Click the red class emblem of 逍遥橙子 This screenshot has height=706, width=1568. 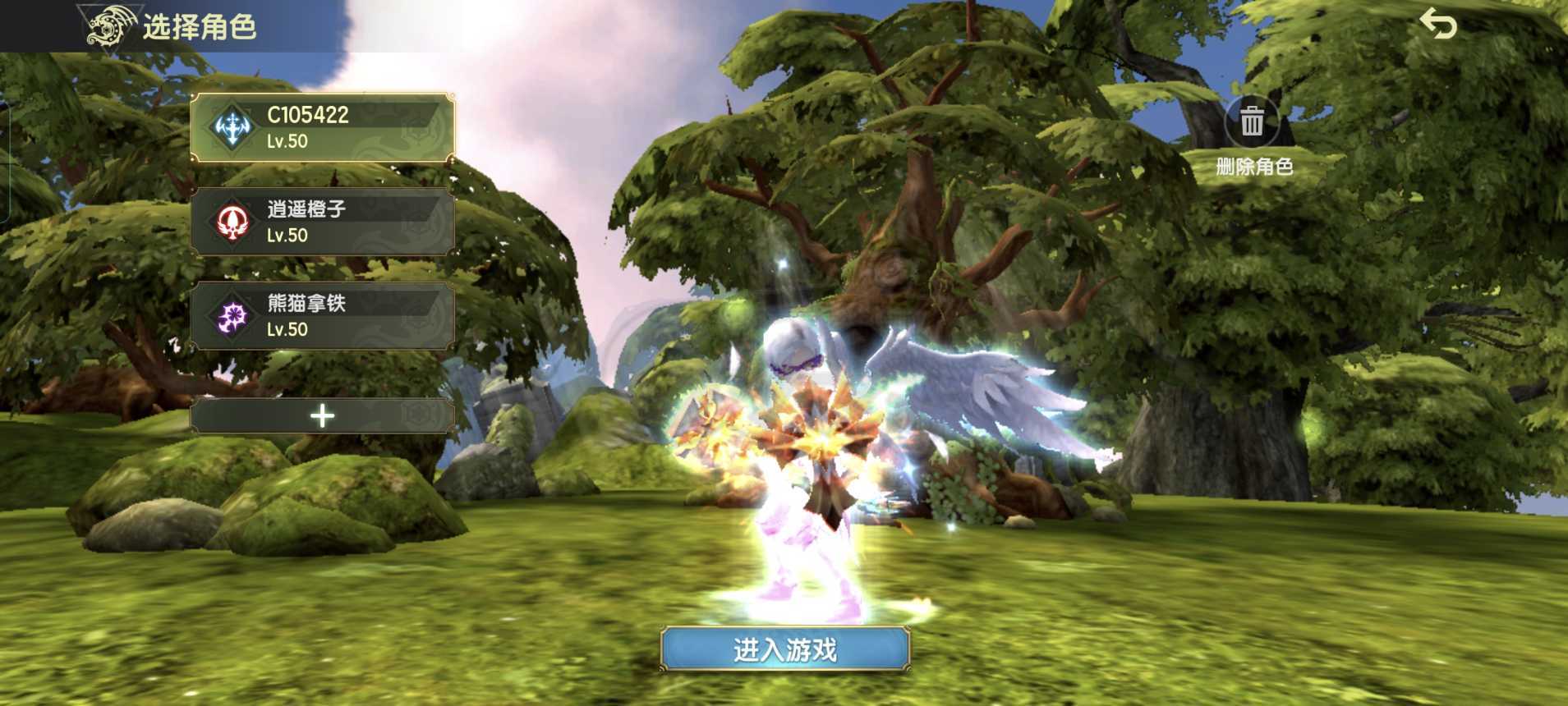tap(232, 222)
